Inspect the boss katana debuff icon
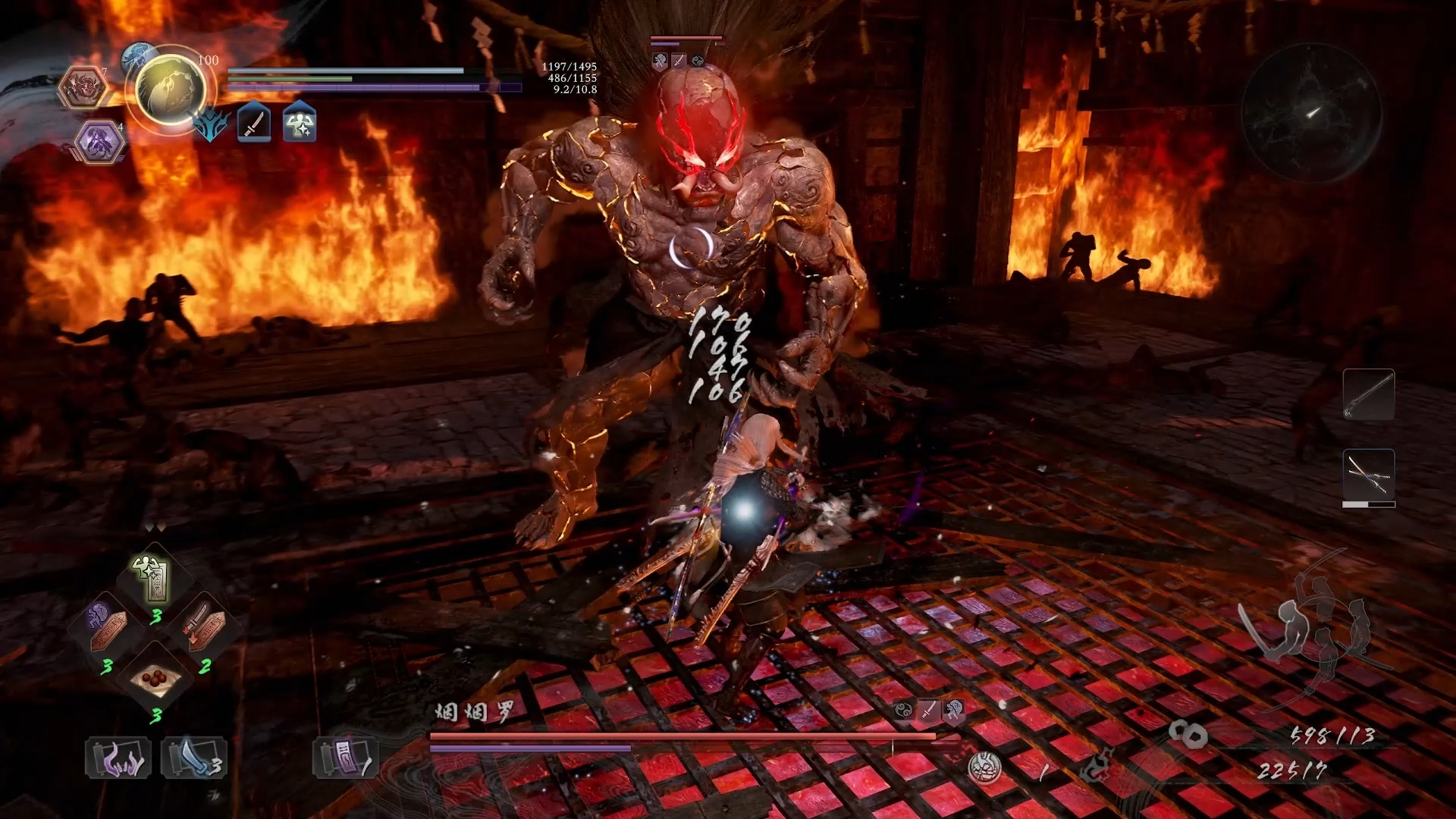The height and width of the screenshot is (819, 1456). (928, 710)
